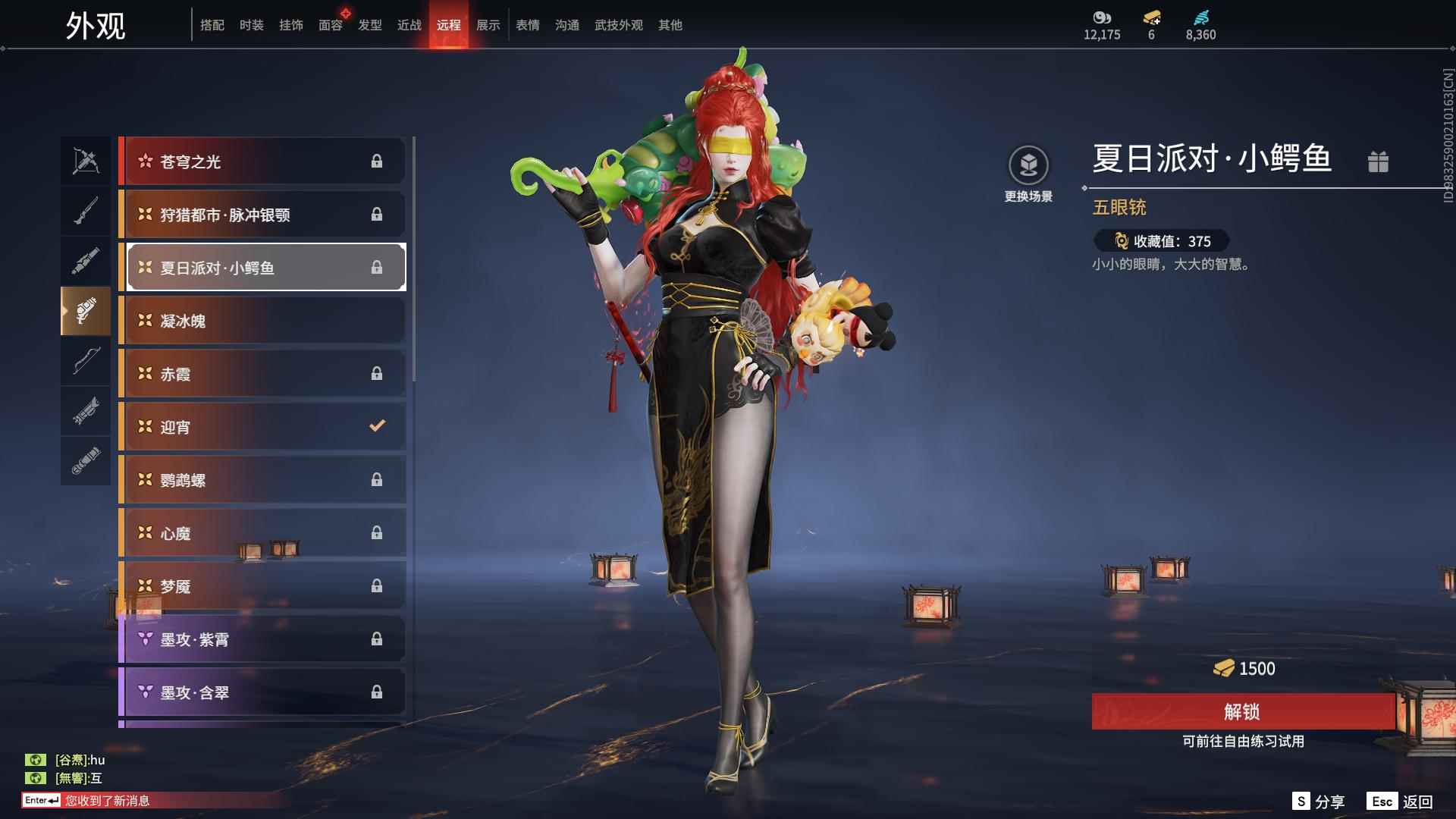Choose the 鹦鹉螺 skin entry
Image resolution: width=1456 pixels, height=819 pixels.
point(262,480)
